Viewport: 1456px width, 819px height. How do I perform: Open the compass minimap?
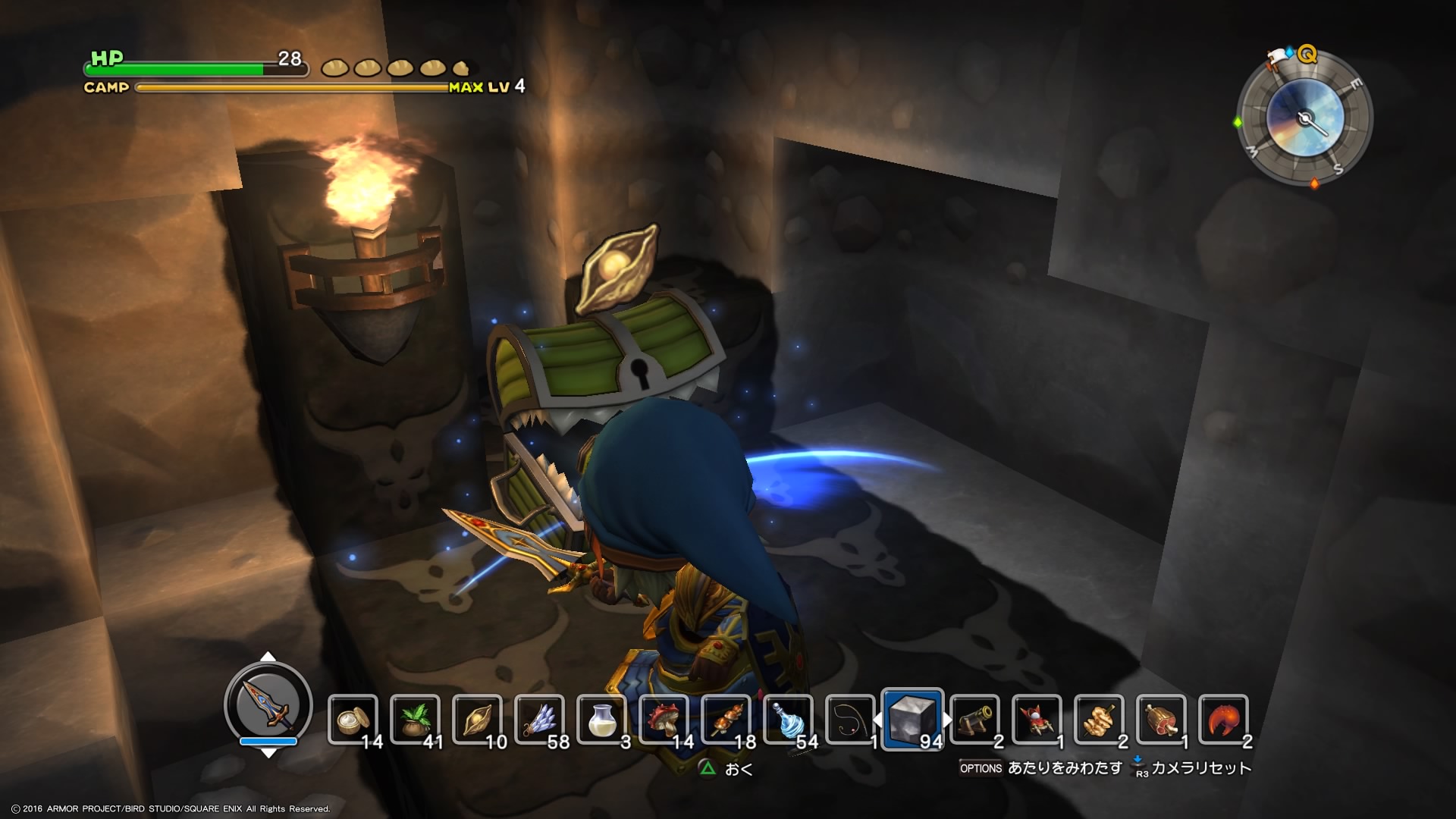pyautogui.click(x=1304, y=118)
